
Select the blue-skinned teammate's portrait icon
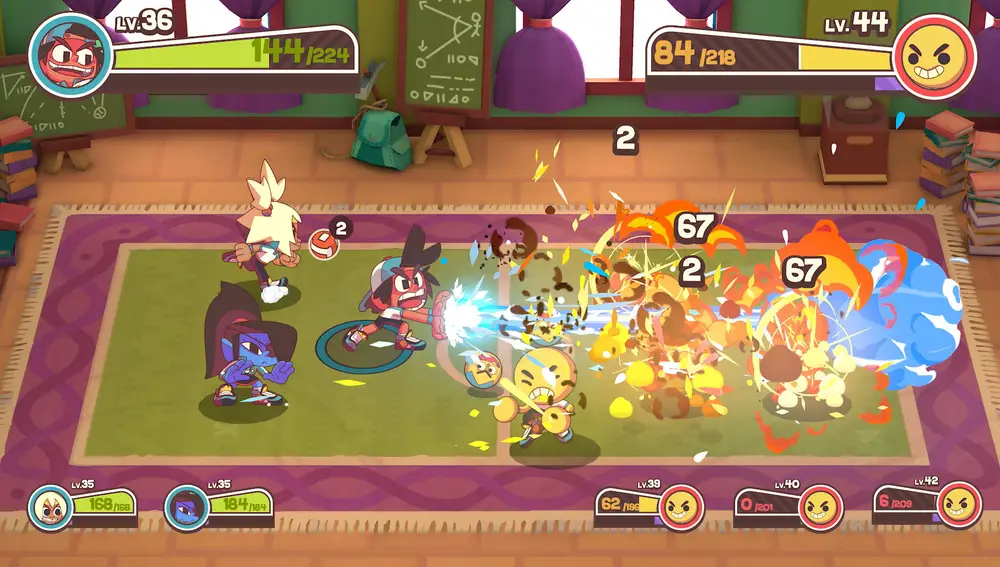coord(186,507)
